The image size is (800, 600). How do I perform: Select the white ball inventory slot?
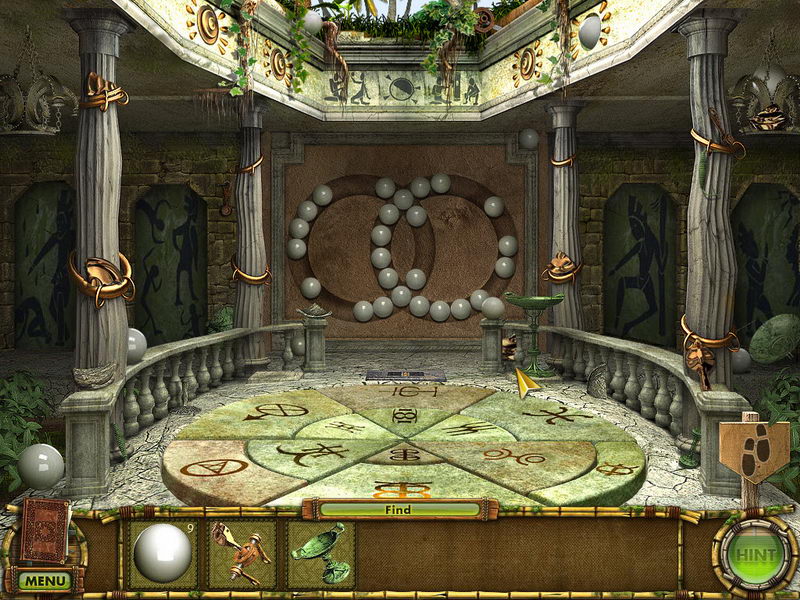(163, 553)
